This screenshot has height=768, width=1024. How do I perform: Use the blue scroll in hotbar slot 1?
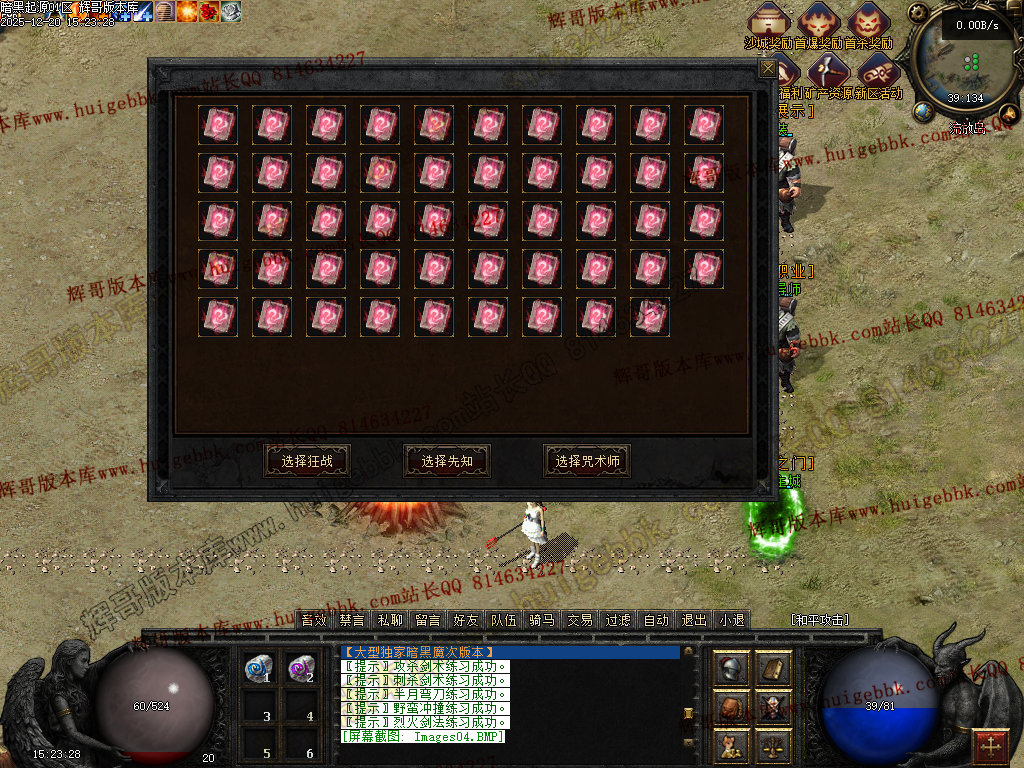(x=260, y=667)
